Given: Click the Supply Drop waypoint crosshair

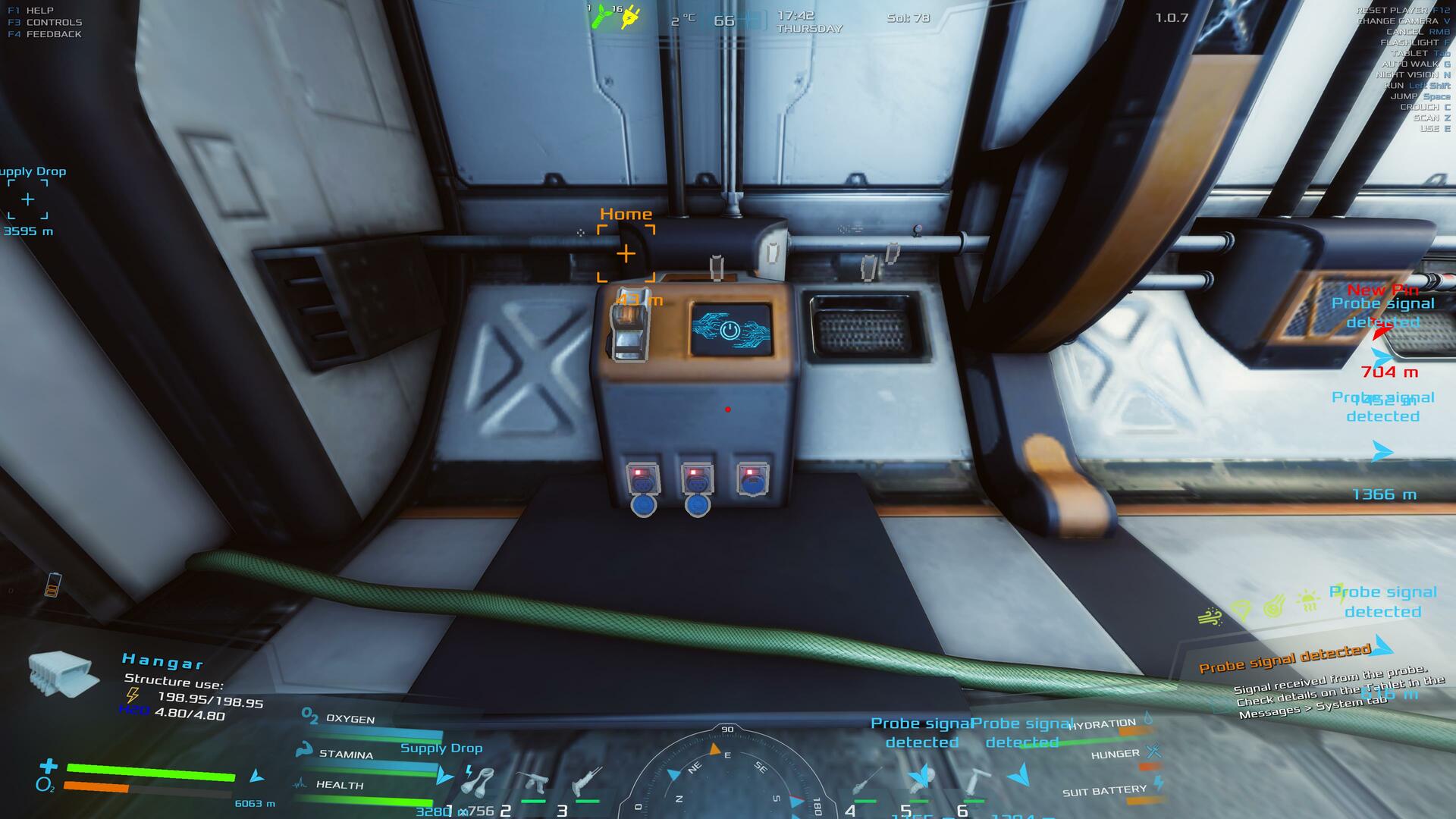Looking at the screenshot, I should tap(28, 199).
